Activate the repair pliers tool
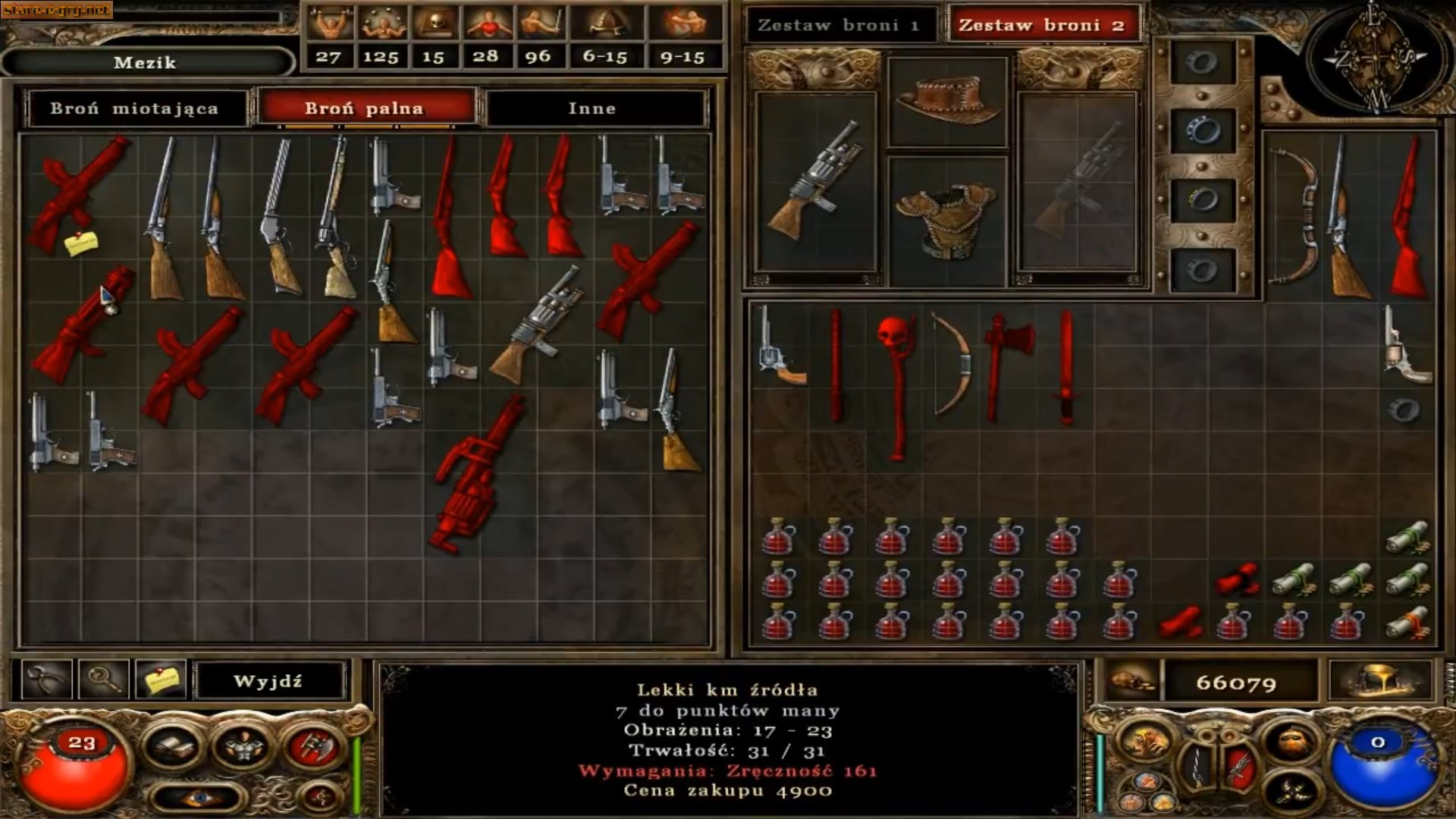Image resolution: width=1456 pixels, height=819 pixels. click(x=47, y=680)
